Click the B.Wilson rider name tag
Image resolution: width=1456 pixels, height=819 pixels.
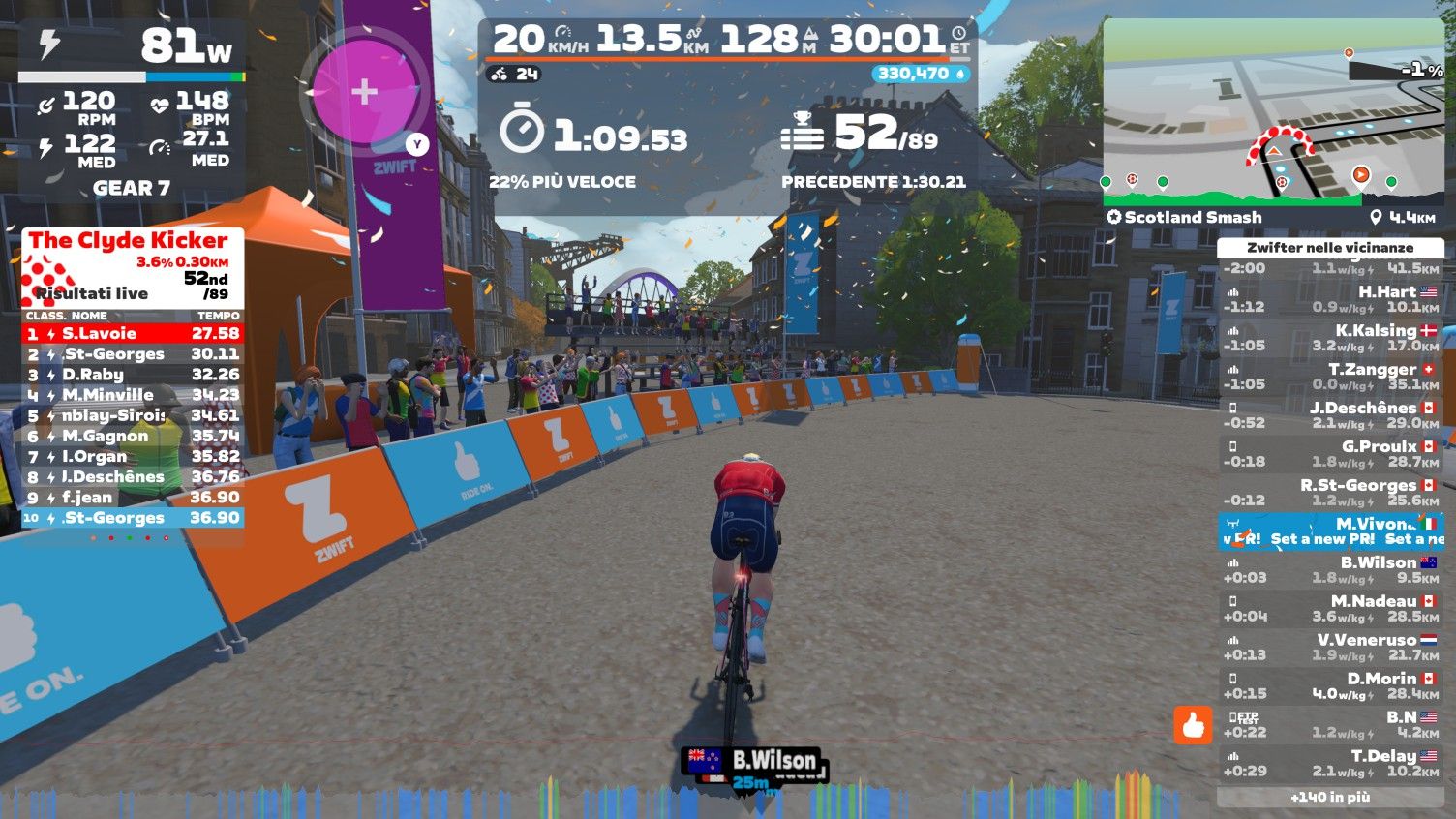756,761
